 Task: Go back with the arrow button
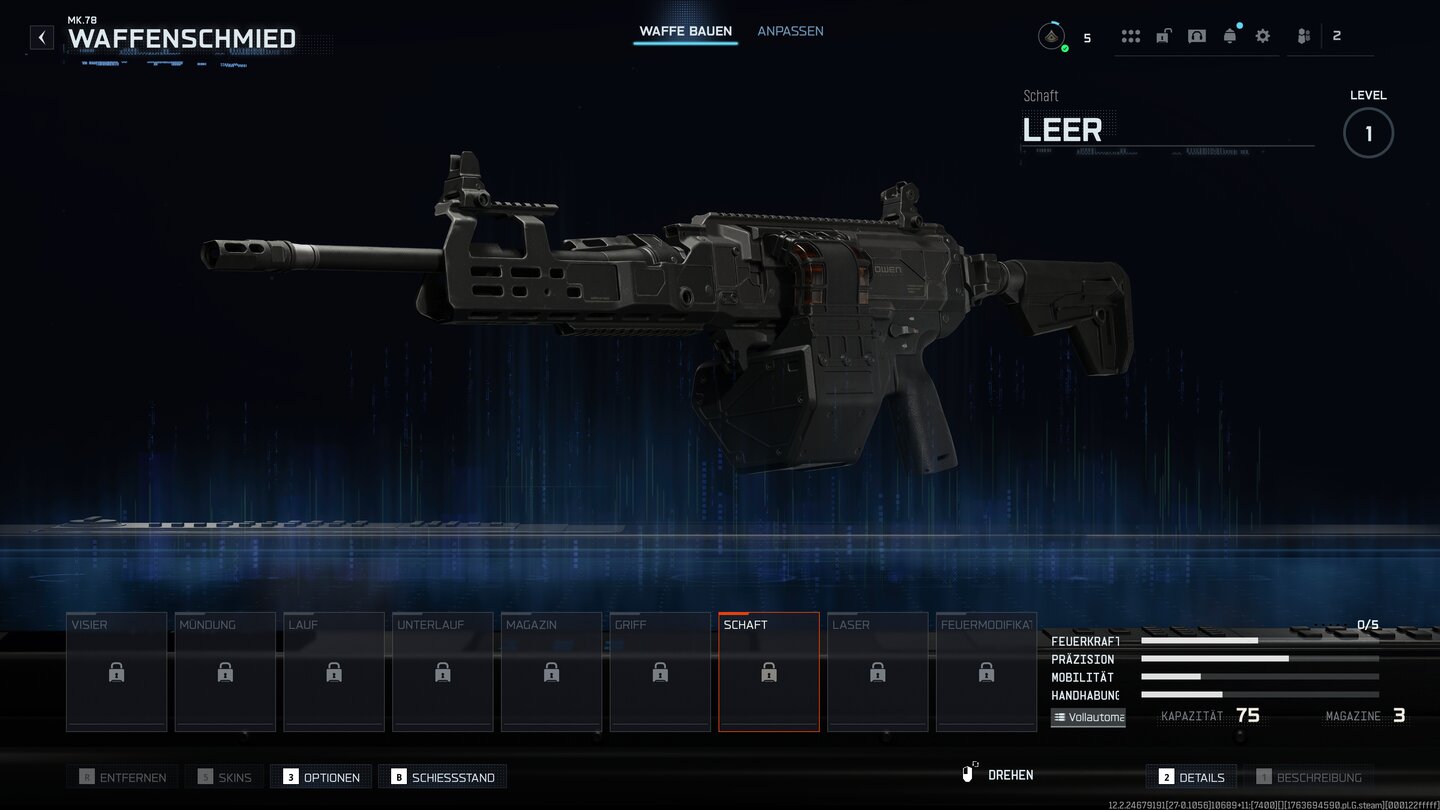point(41,38)
